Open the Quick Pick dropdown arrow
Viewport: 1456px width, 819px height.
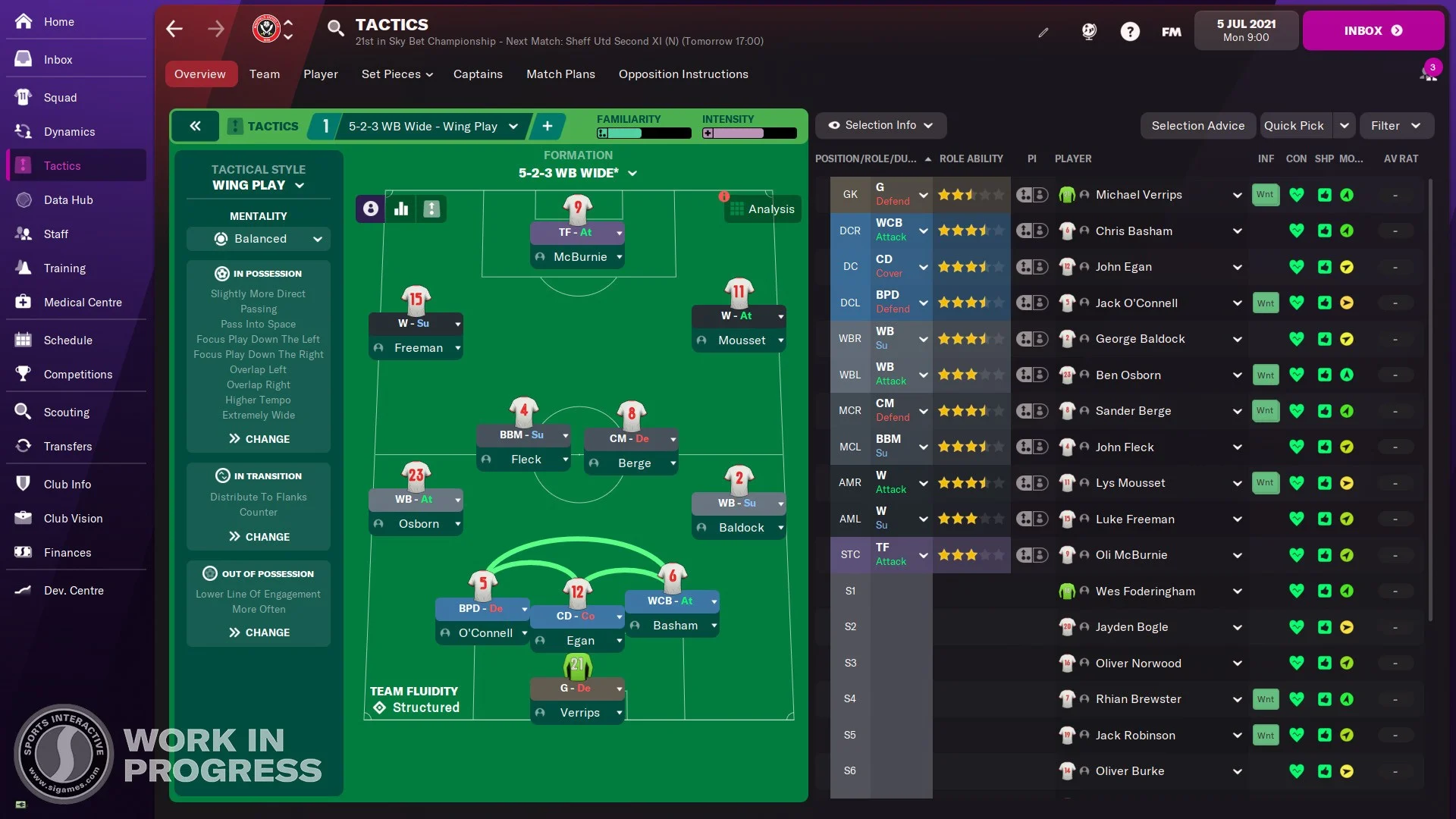click(x=1343, y=125)
